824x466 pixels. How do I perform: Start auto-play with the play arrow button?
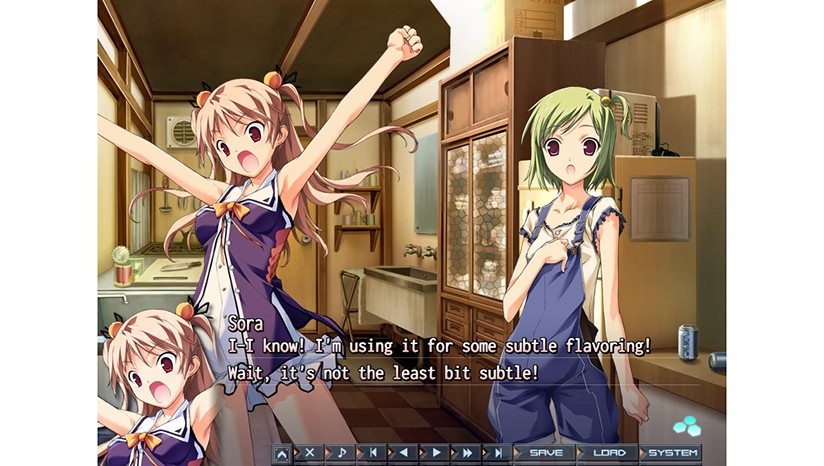(435, 453)
